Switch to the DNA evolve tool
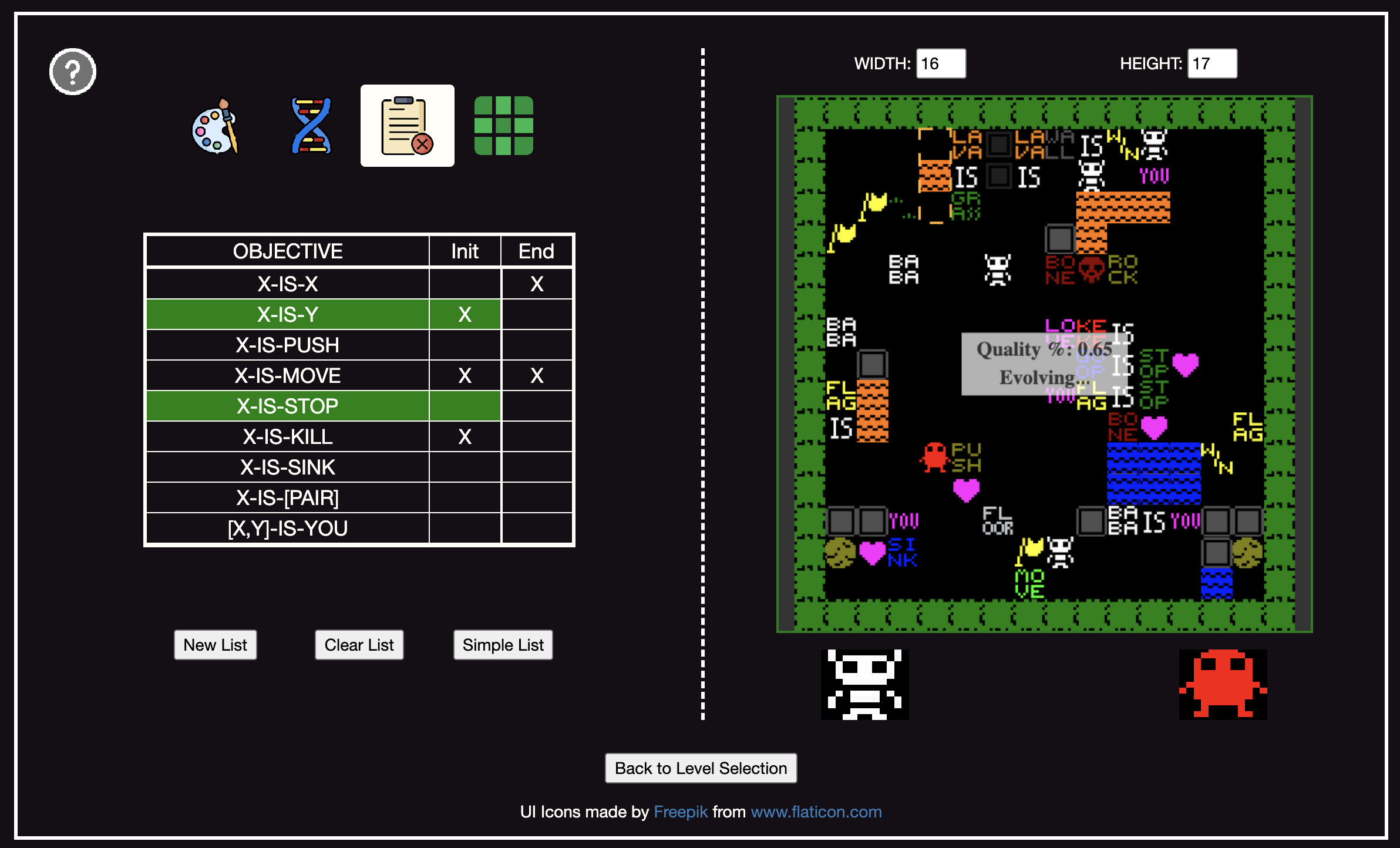 pos(311,126)
